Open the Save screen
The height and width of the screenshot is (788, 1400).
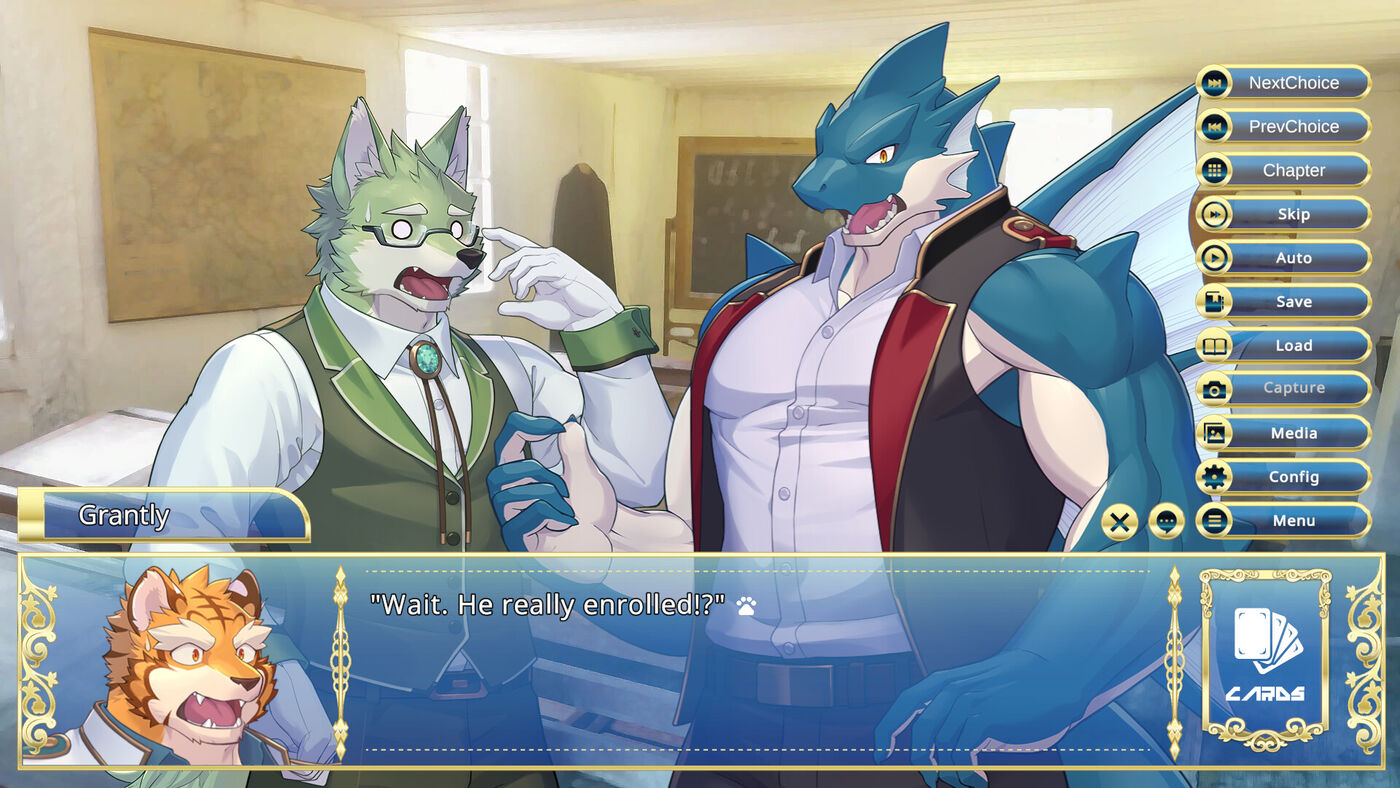click(1284, 302)
